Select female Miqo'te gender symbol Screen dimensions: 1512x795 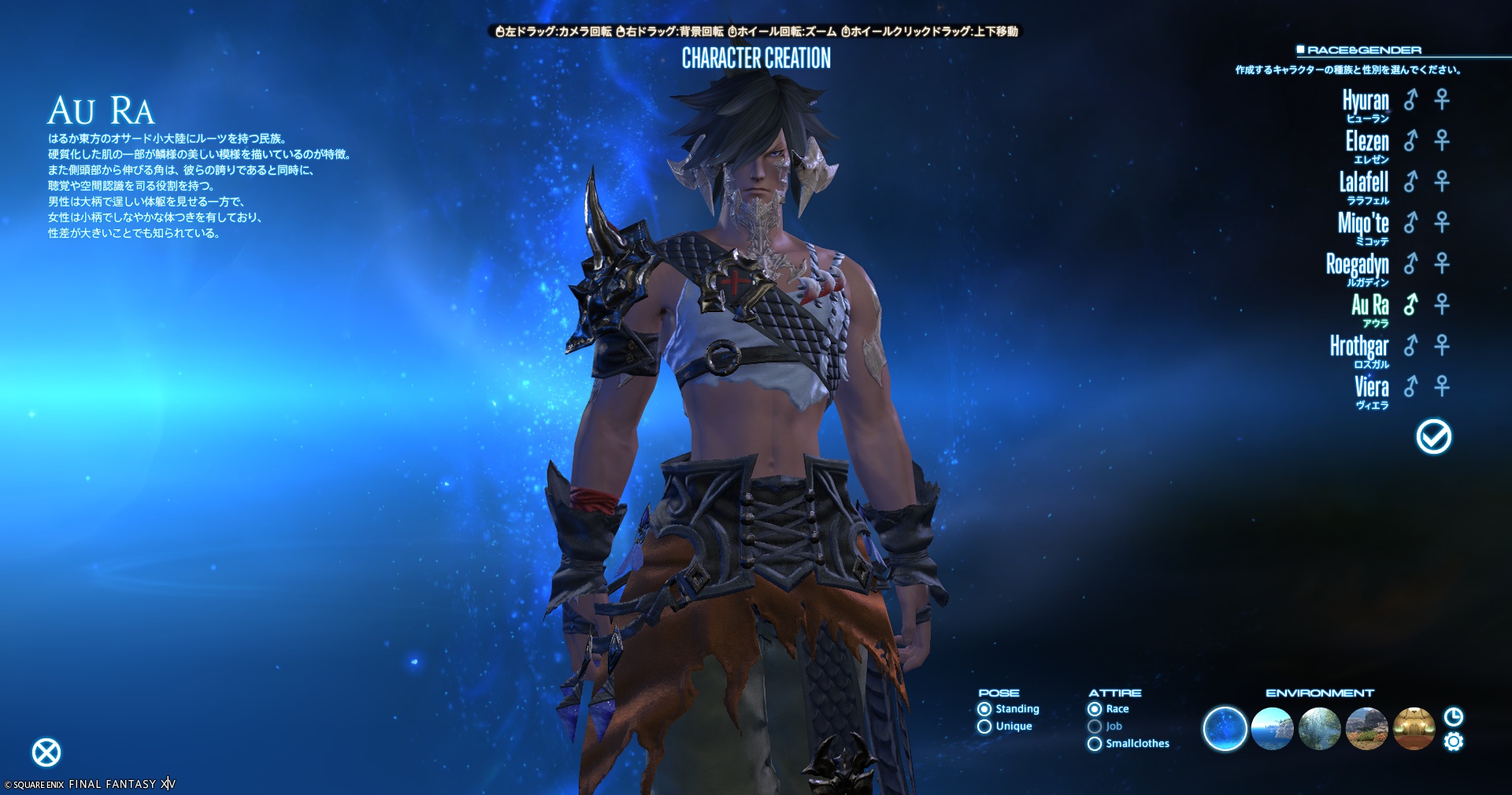(x=1442, y=223)
